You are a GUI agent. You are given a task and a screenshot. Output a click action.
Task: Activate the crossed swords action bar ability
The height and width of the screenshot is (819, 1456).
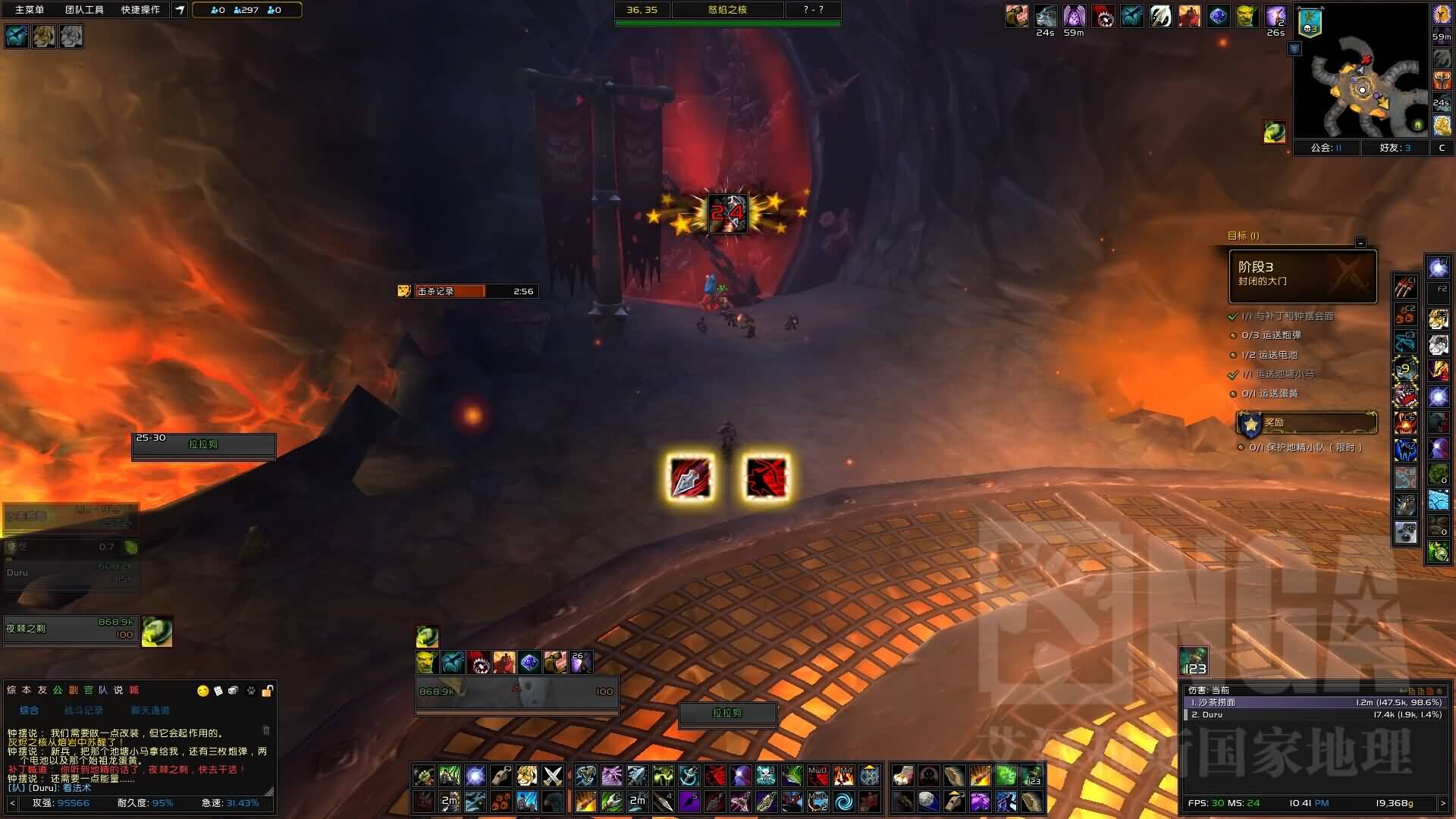pos(553,776)
